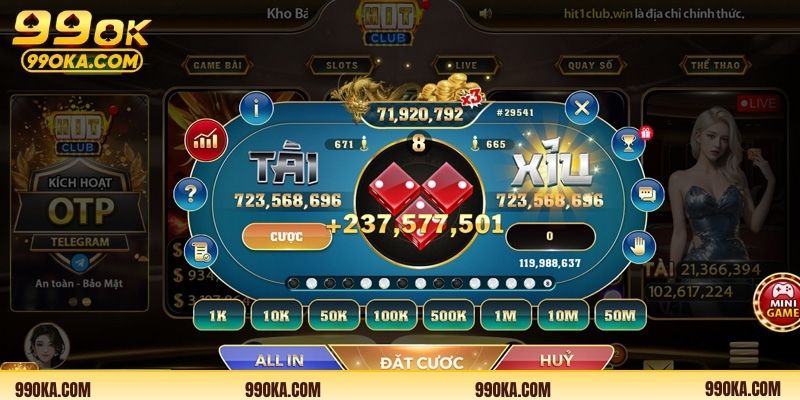Choose the 10K chip
800x400 pixels.
(x=276, y=316)
